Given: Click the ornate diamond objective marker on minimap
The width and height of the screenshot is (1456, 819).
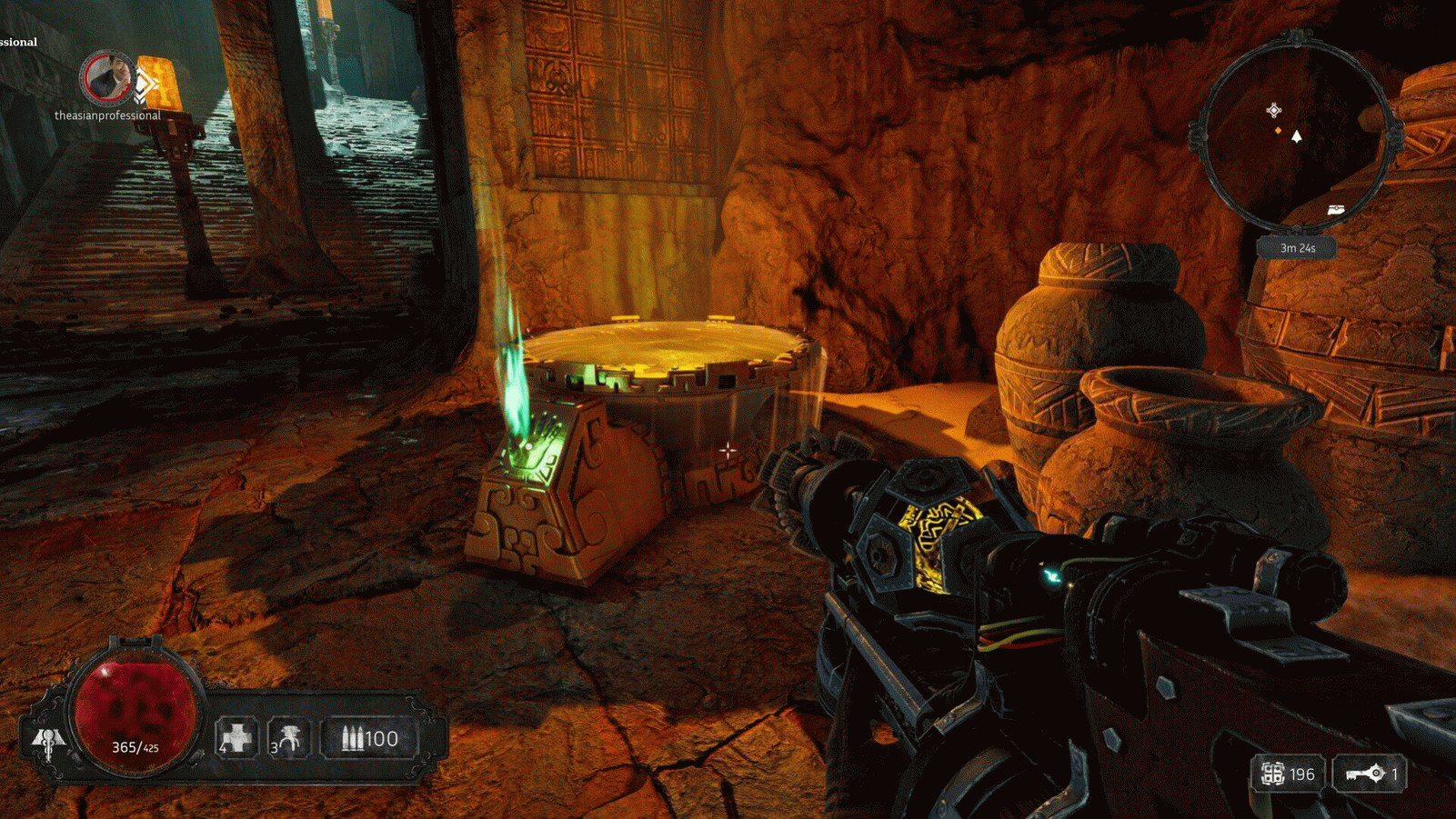Looking at the screenshot, I should [1273, 110].
